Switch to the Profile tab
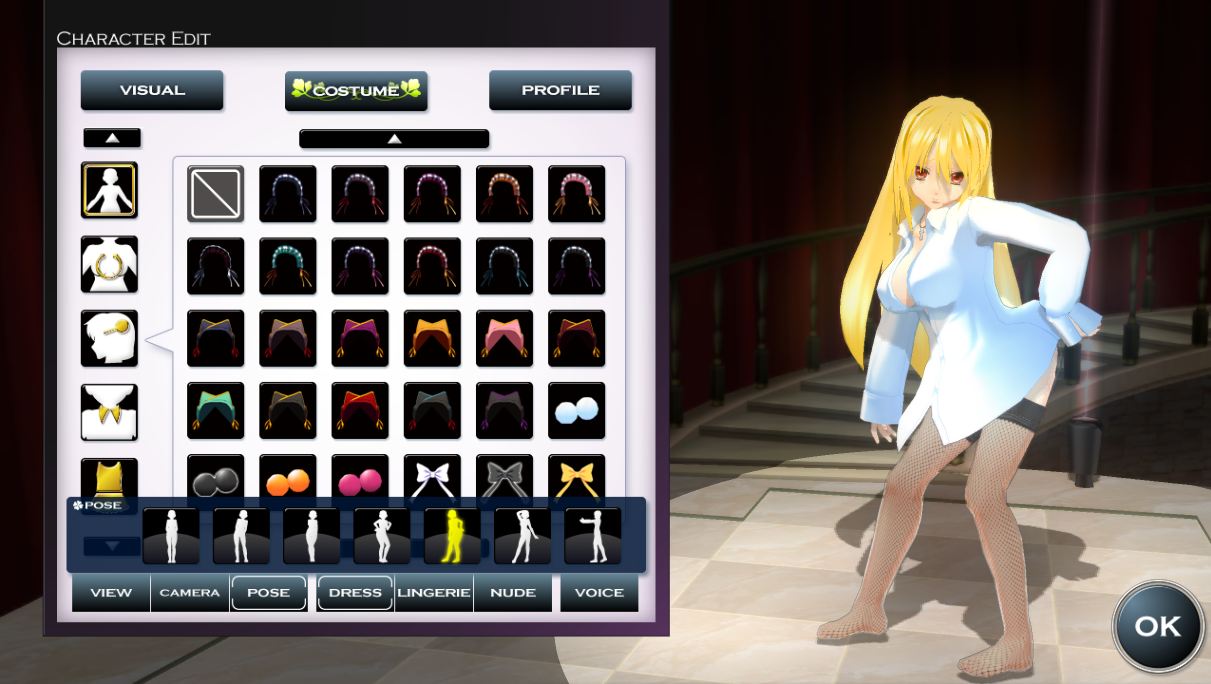 [x=560, y=90]
